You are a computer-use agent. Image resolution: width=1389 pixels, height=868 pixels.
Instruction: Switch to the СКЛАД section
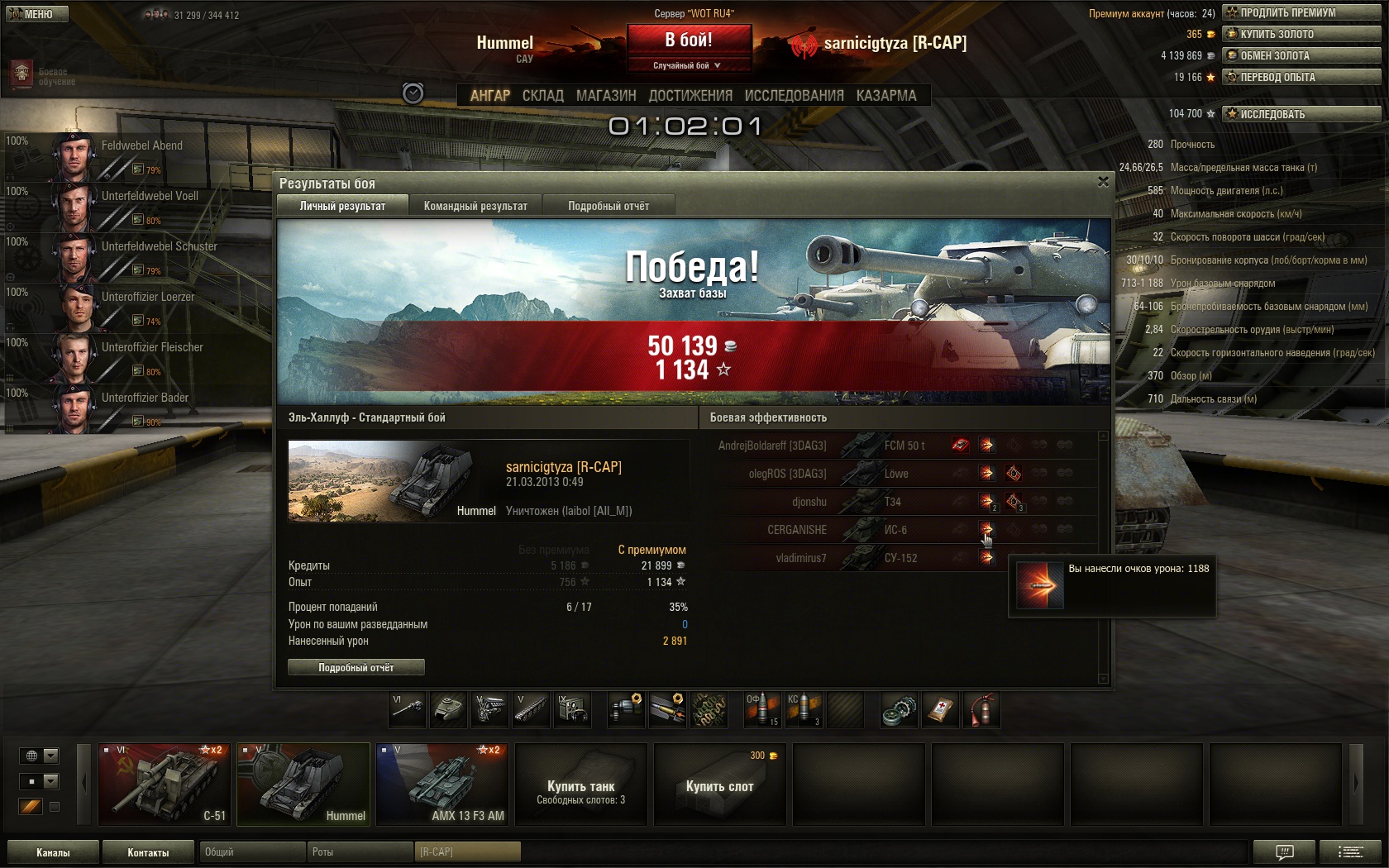[542, 96]
